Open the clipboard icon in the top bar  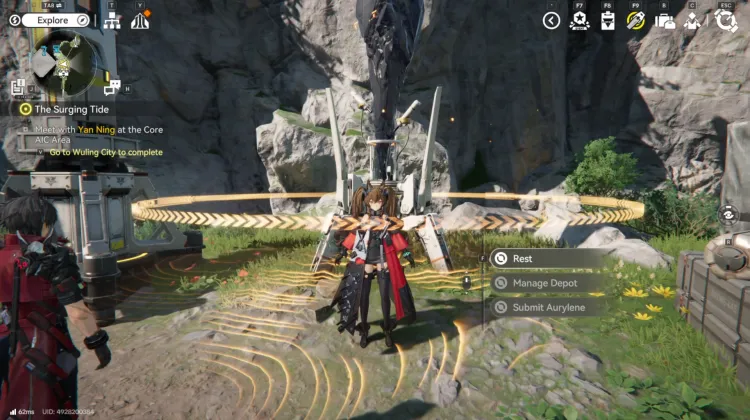pyautogui.click(x=607, y=21)
